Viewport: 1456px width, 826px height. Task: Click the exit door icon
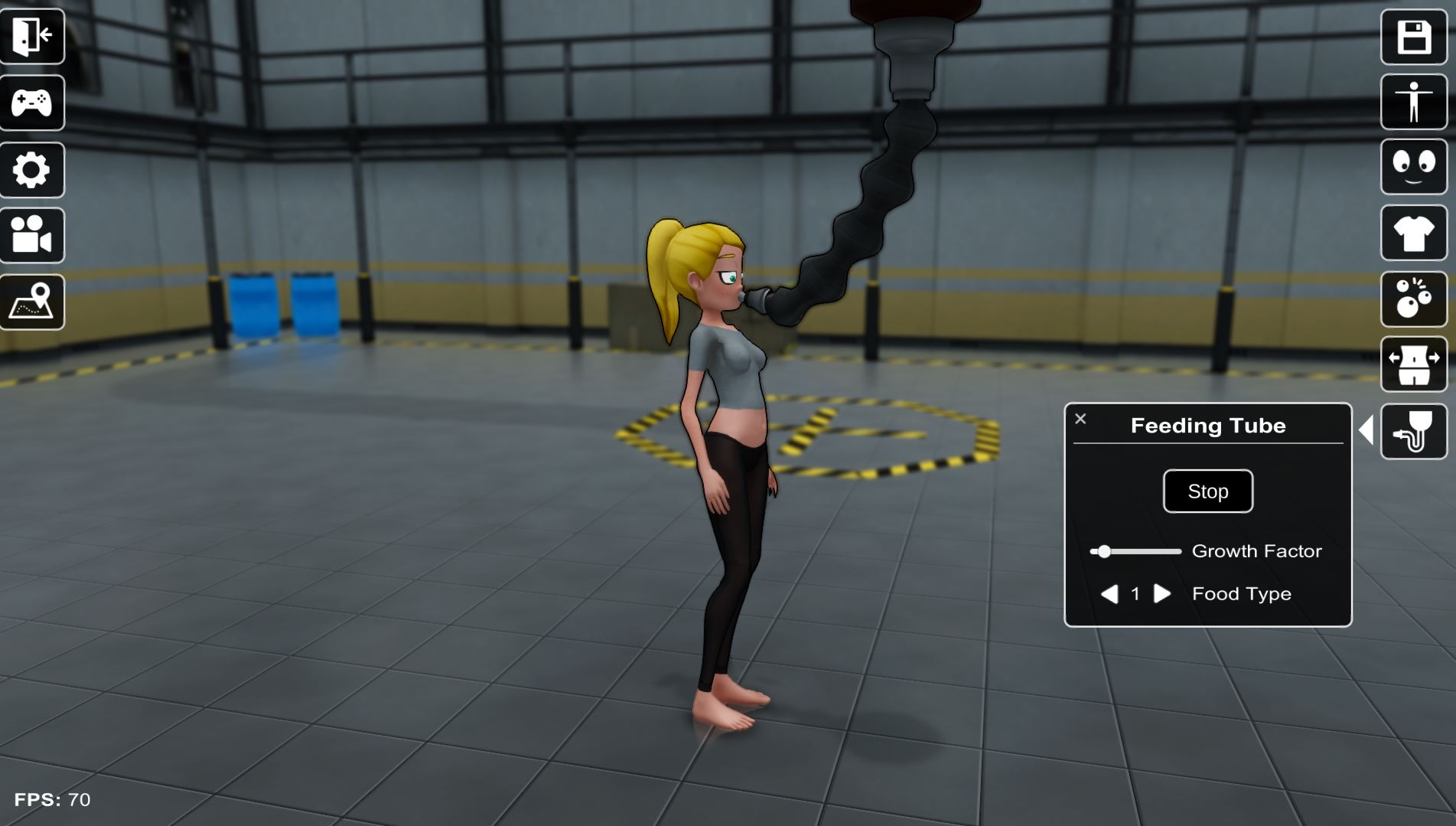click(x=32, y=36)
